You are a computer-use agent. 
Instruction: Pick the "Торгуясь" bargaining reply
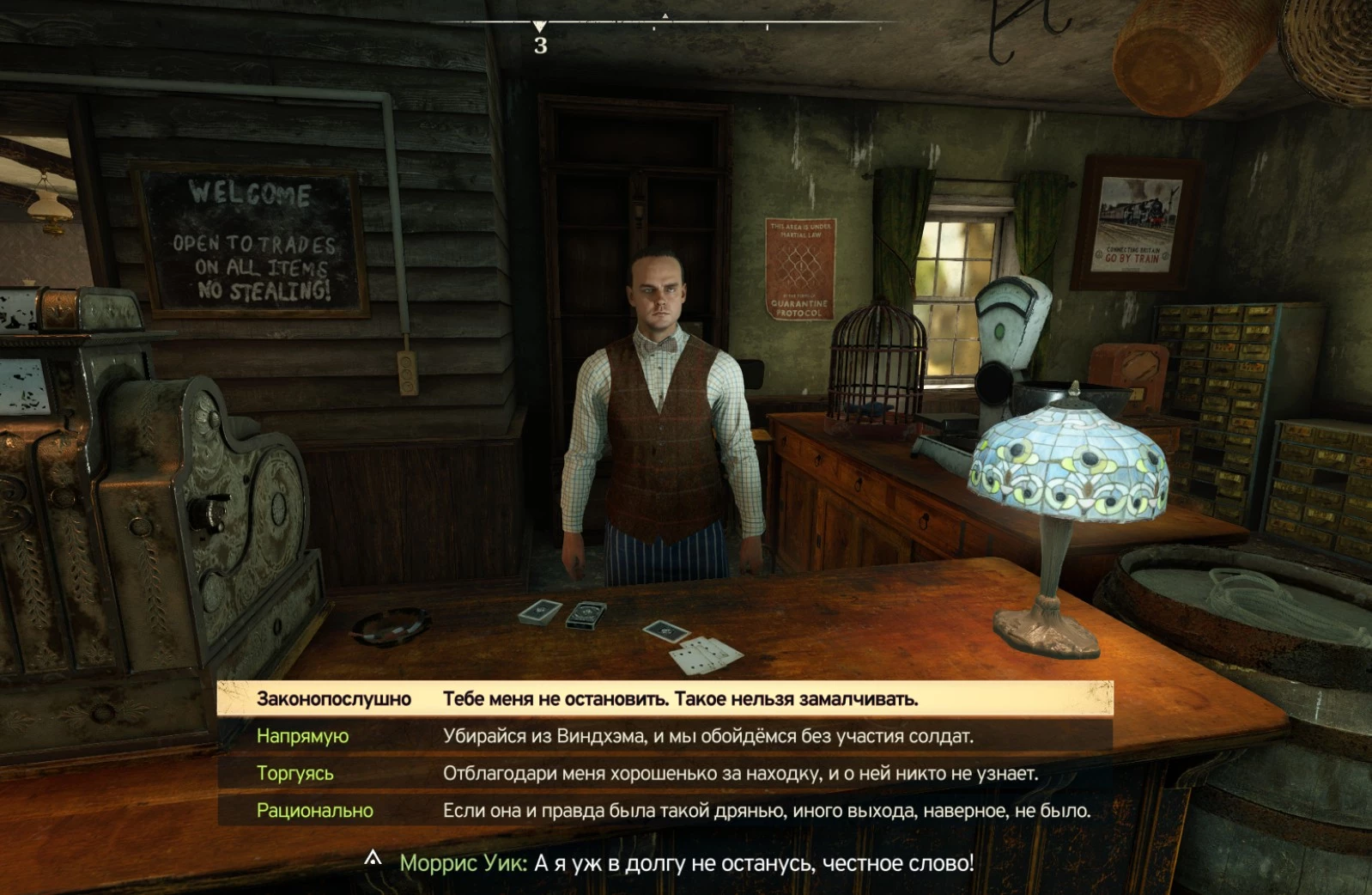click(664, 773)
